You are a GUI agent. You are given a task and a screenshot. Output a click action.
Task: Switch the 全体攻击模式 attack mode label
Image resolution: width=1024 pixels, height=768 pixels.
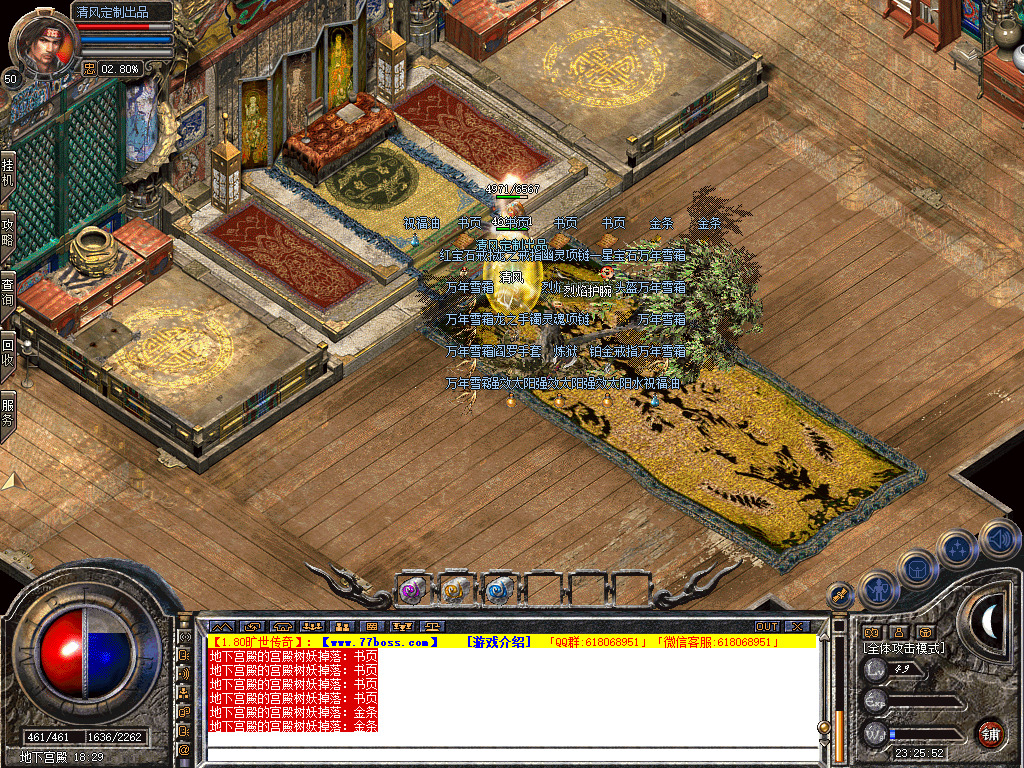[x=905, y=648]
